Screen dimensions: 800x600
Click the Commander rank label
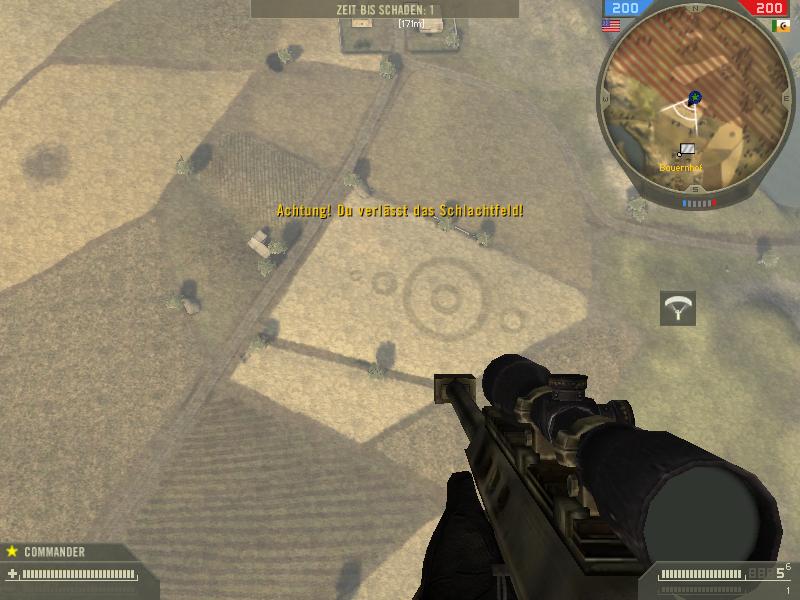[x=54, y=552]
